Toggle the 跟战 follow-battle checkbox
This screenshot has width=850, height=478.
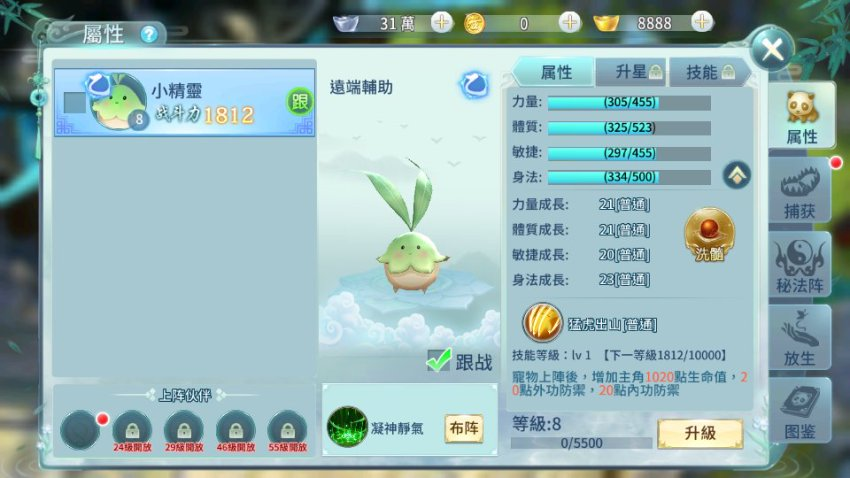[439, 361]
